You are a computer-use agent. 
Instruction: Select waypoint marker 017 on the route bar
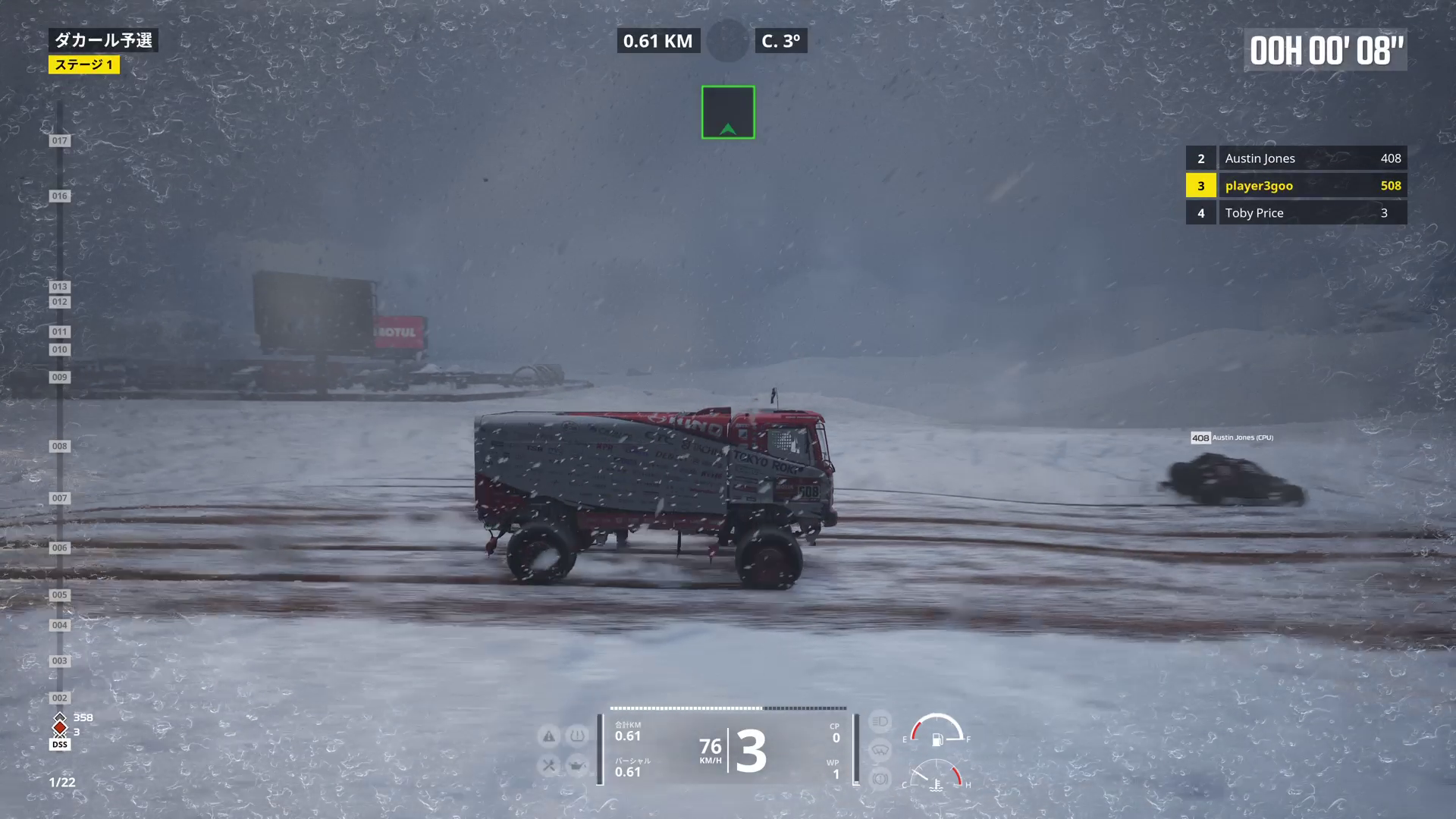(59, 141)
